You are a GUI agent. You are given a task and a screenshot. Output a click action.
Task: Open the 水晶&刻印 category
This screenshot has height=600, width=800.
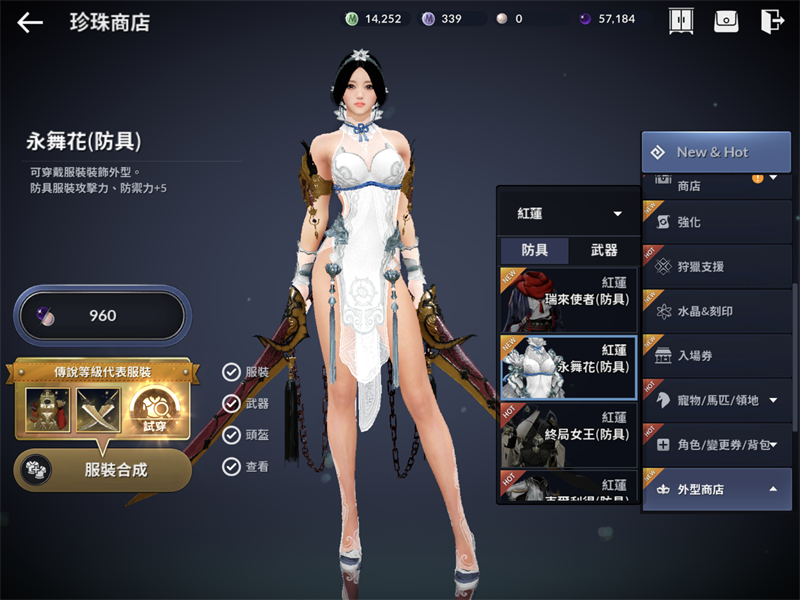point(716,311)
